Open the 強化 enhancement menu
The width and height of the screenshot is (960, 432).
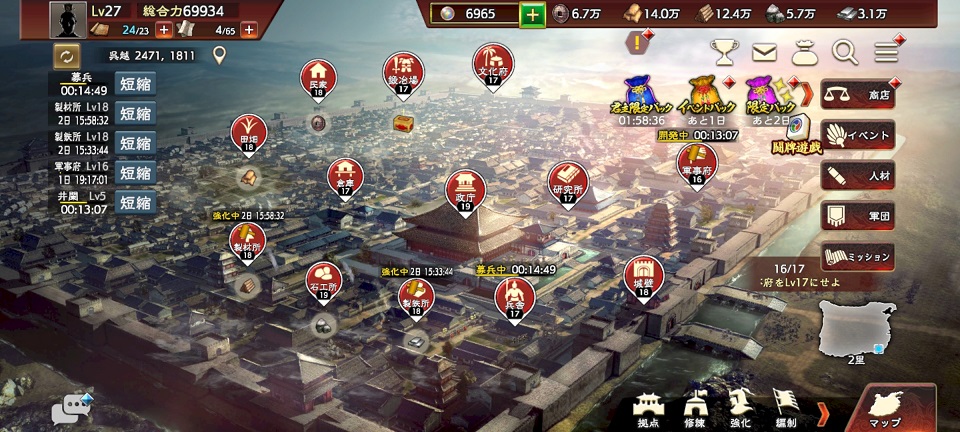coord(741,408)
